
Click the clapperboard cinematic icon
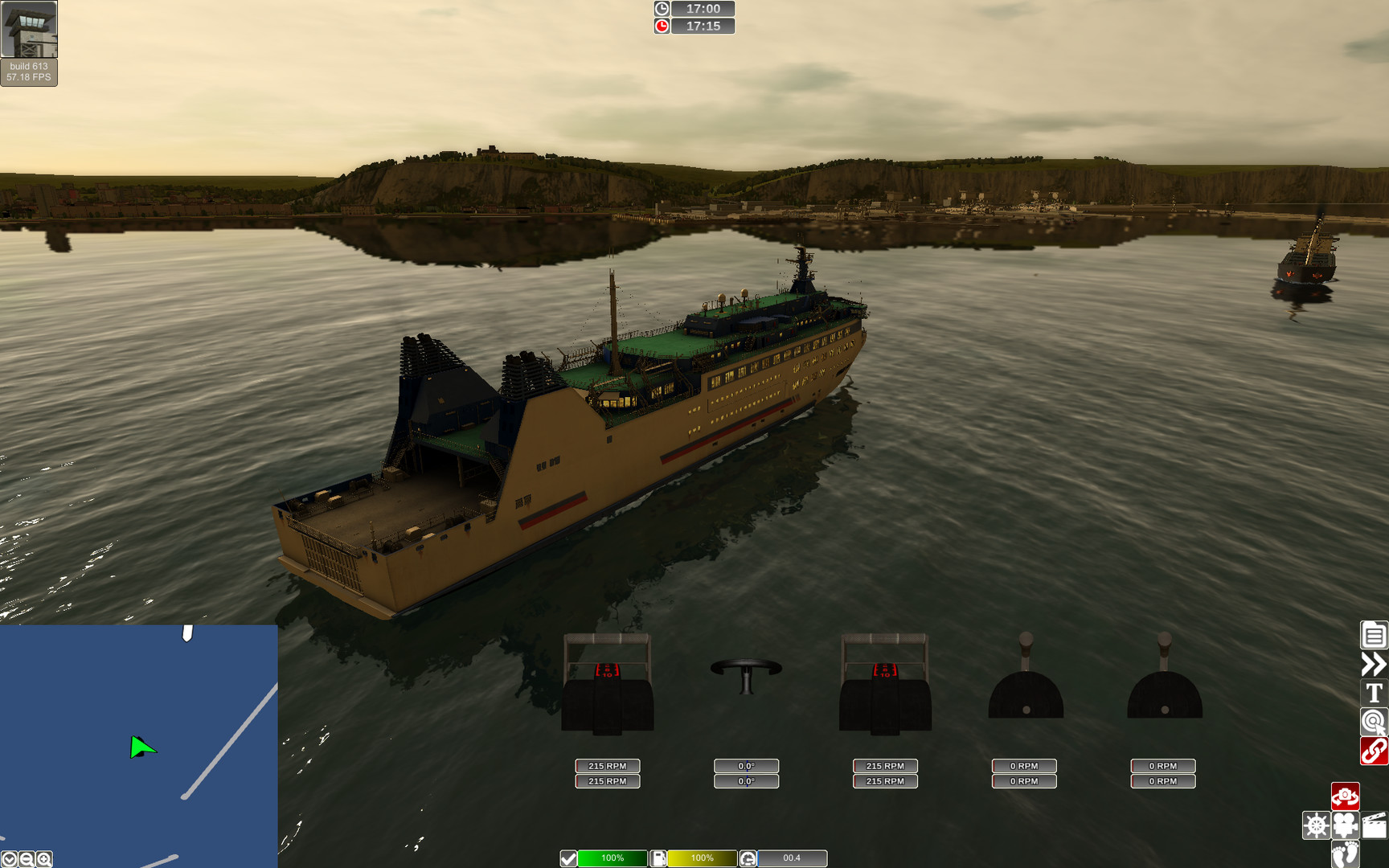(x=1374, y=825)
